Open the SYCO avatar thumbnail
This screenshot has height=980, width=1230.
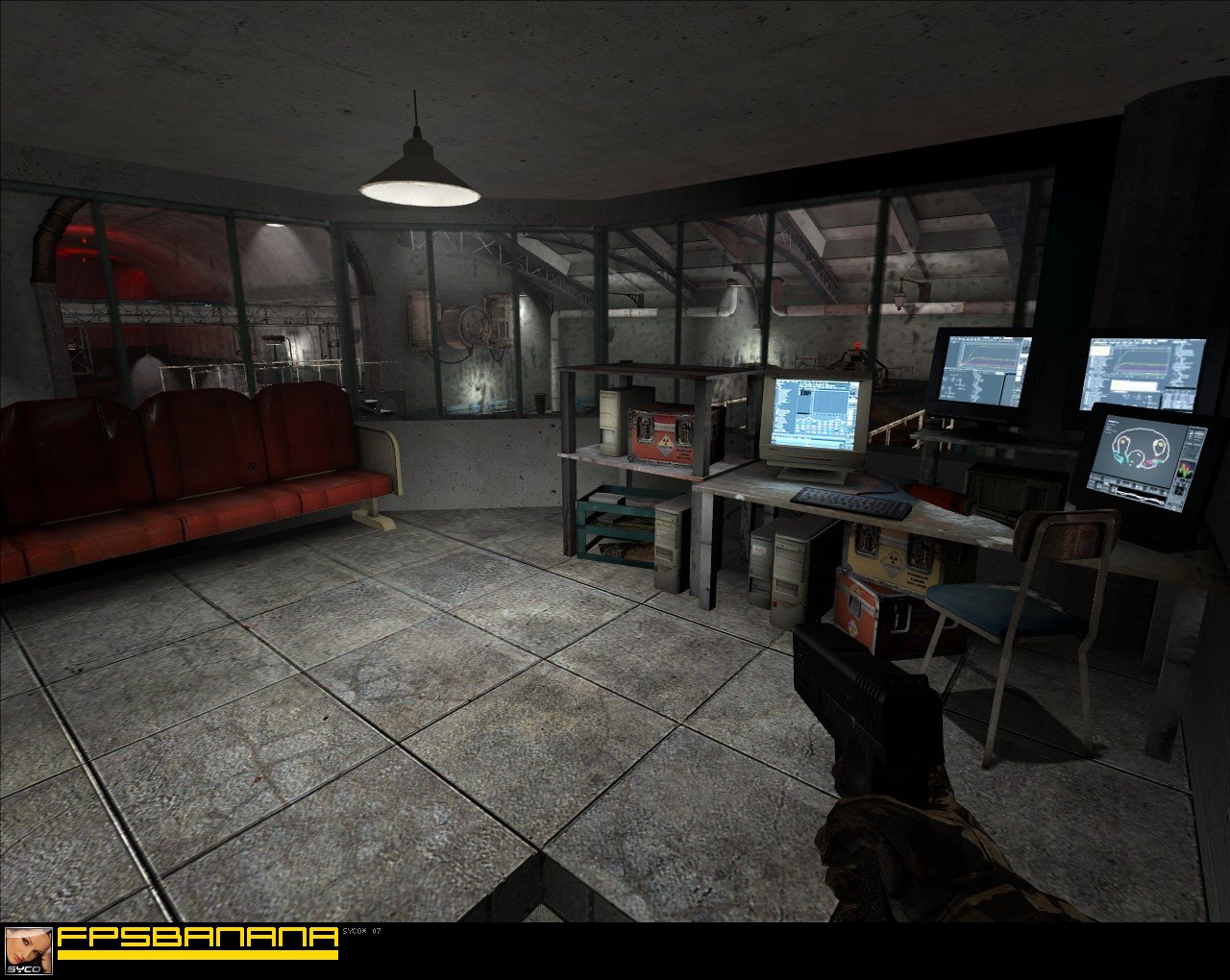[29, 950]
